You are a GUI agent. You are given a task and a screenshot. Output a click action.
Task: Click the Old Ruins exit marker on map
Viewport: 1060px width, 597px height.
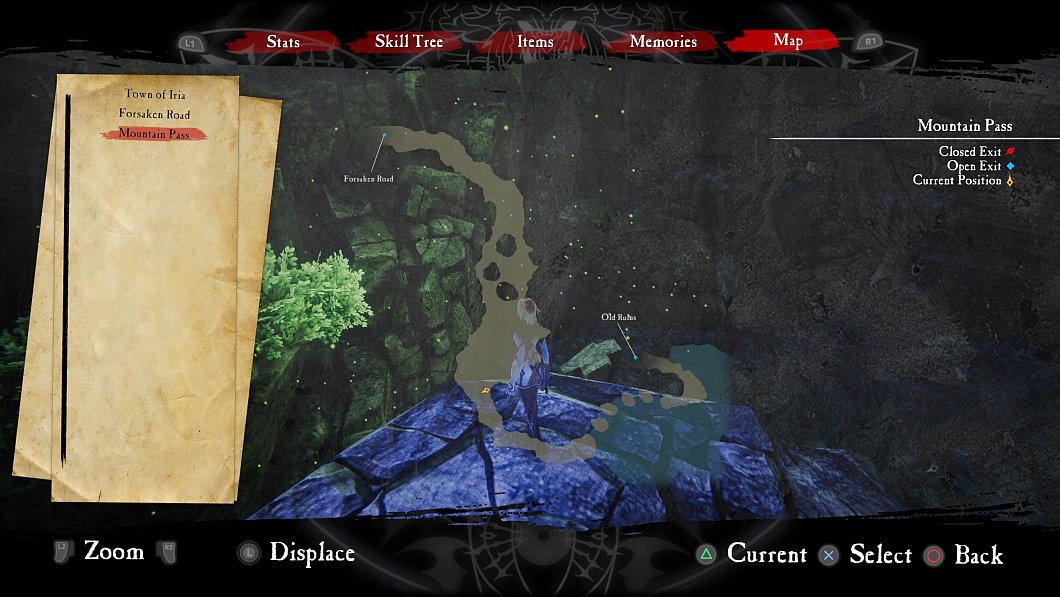635,357
